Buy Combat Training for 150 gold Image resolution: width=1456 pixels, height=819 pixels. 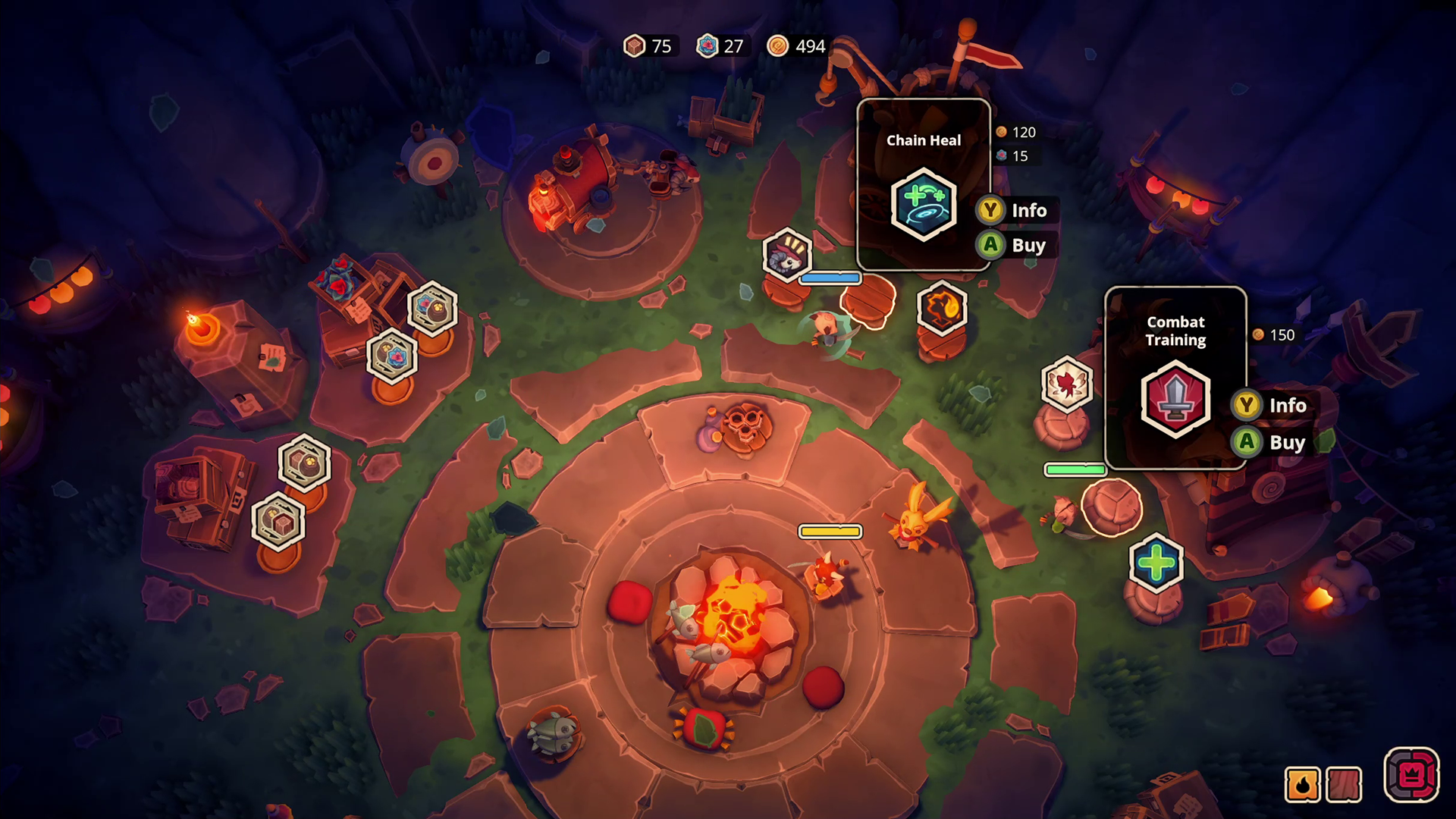click(x=1272, y=442)
